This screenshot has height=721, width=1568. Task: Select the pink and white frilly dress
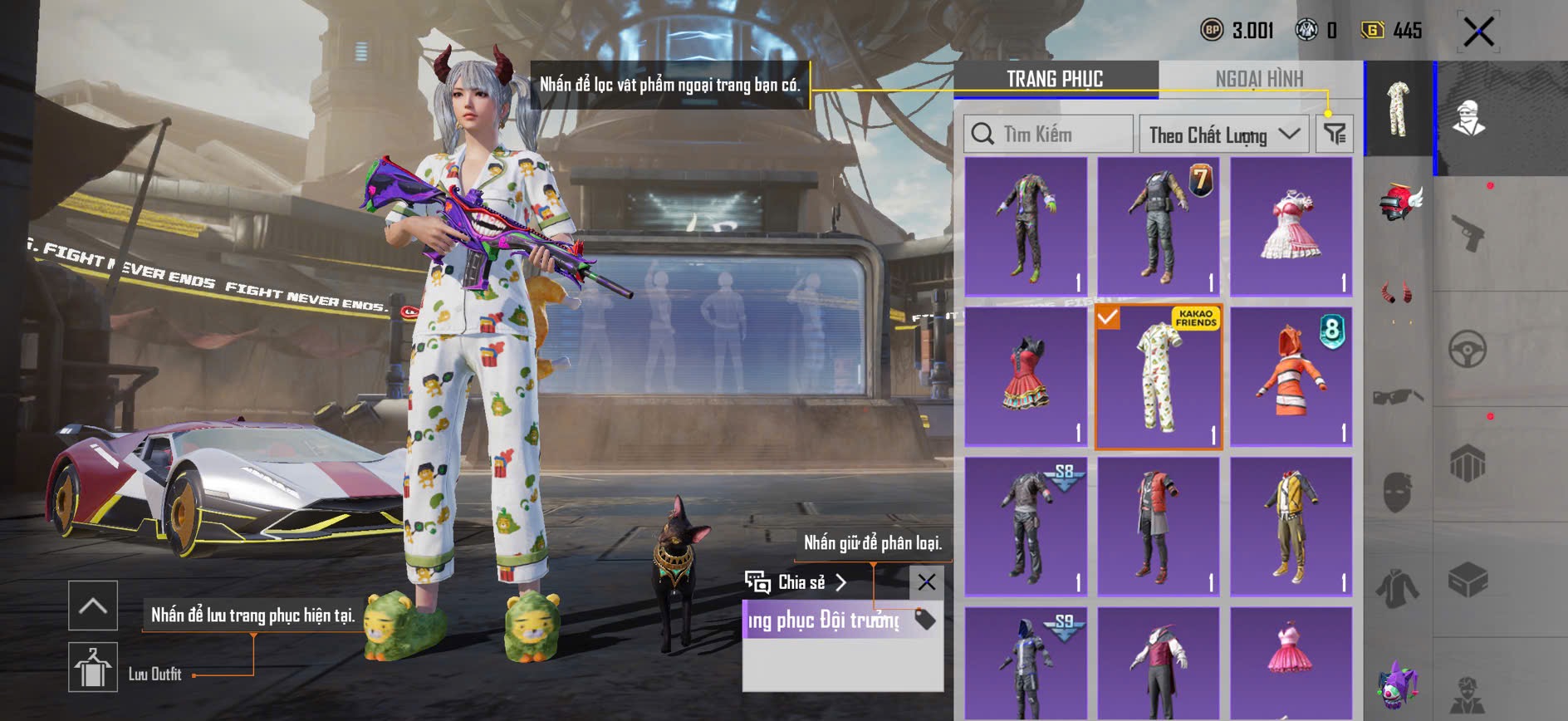click(x=1291, y=227)
